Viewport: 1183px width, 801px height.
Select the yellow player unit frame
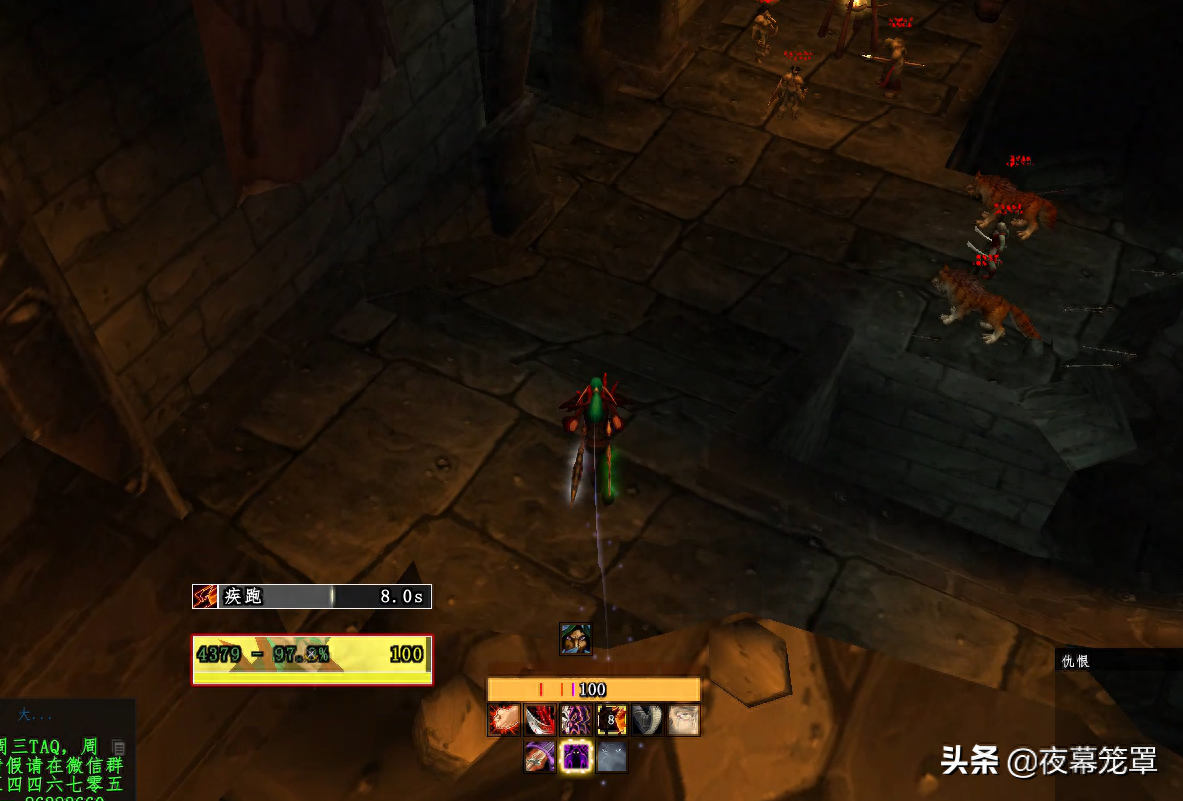pyautogui.click(x=312, y=659)
